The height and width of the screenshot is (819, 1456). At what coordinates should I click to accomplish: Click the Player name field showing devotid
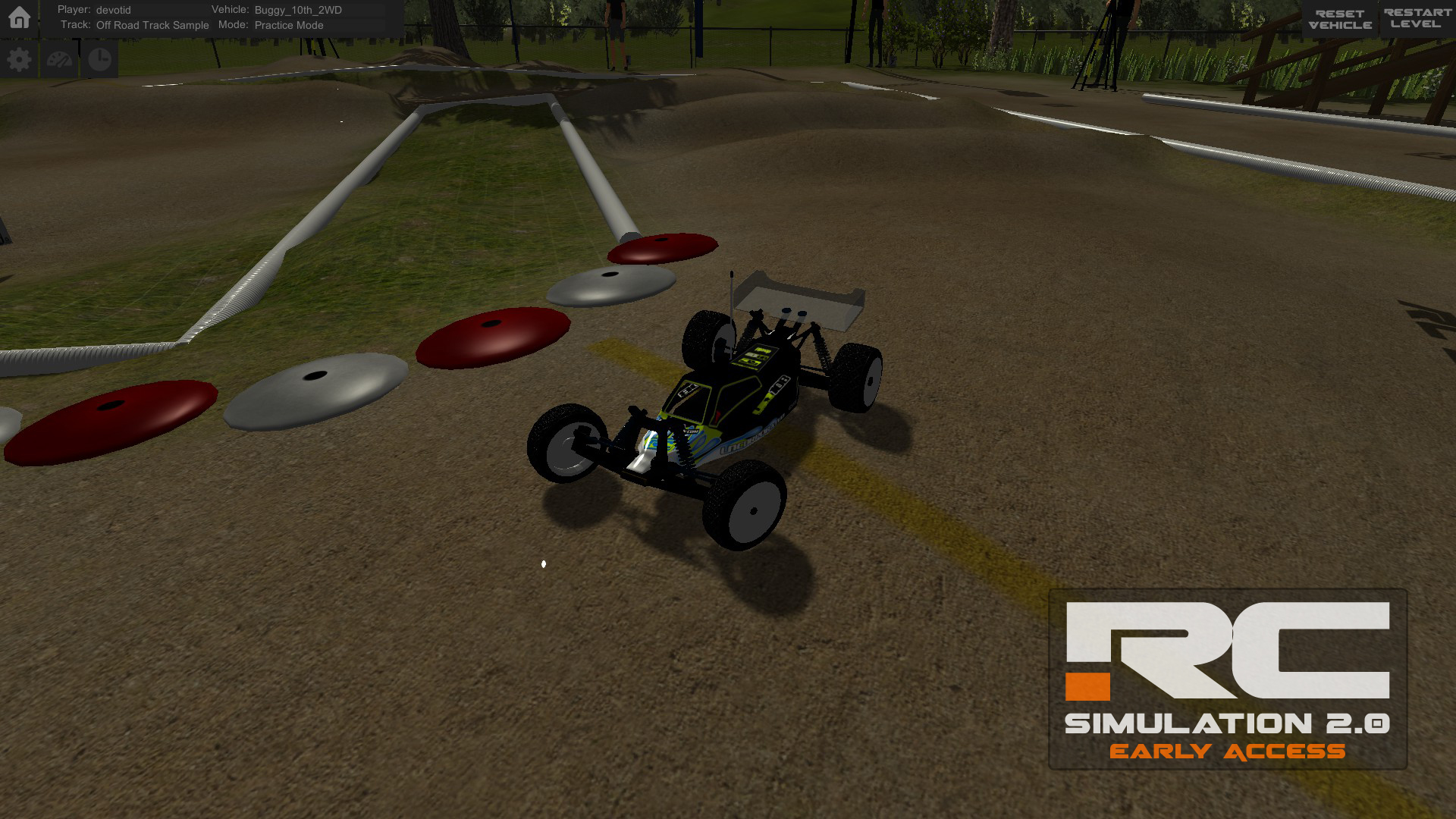pyautogui.click(x=112, y=10)
